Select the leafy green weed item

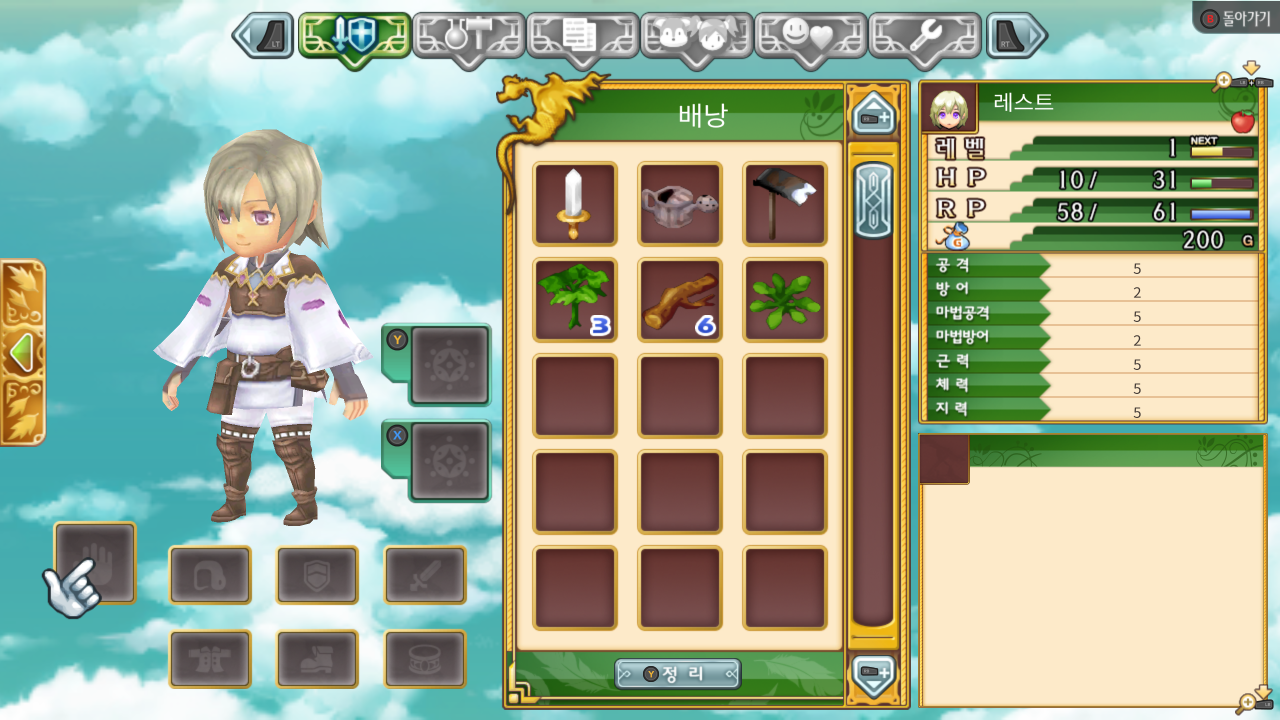pos(785,300)
